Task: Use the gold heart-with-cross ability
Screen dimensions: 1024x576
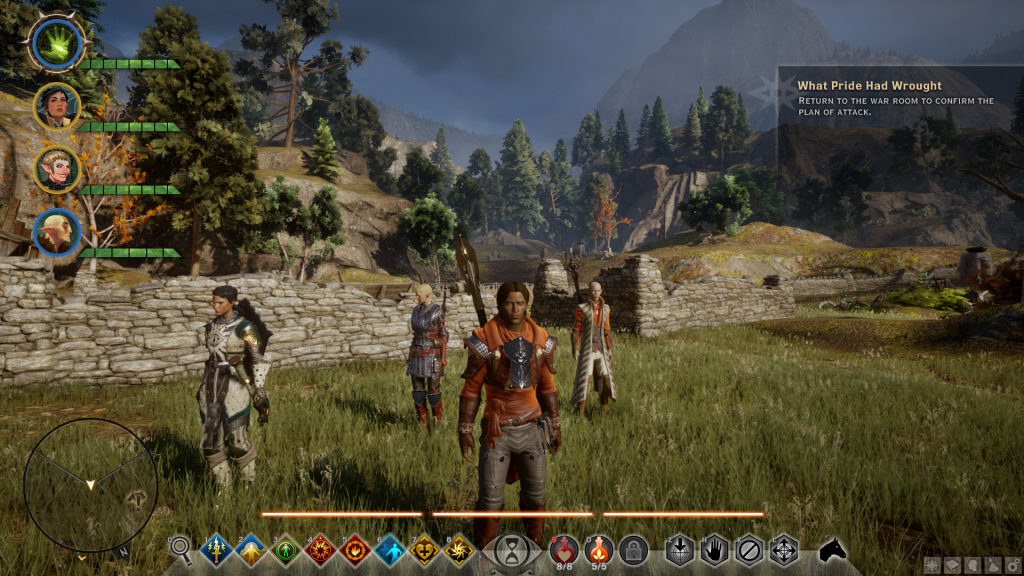Action: pos(424,550)
